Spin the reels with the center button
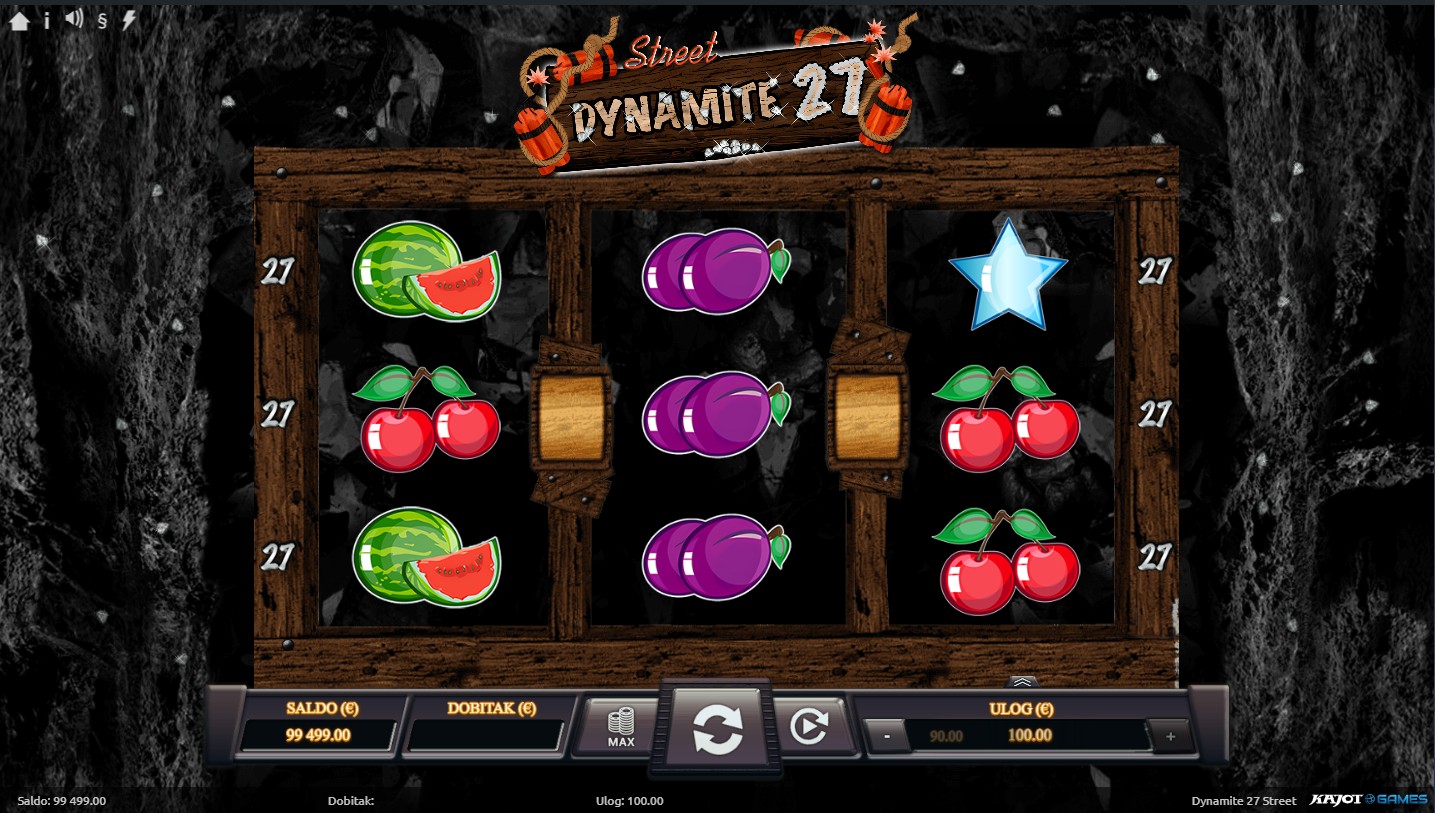Image resolution: width=1435 pixels, height=813 pixels. tap(718, 729)
